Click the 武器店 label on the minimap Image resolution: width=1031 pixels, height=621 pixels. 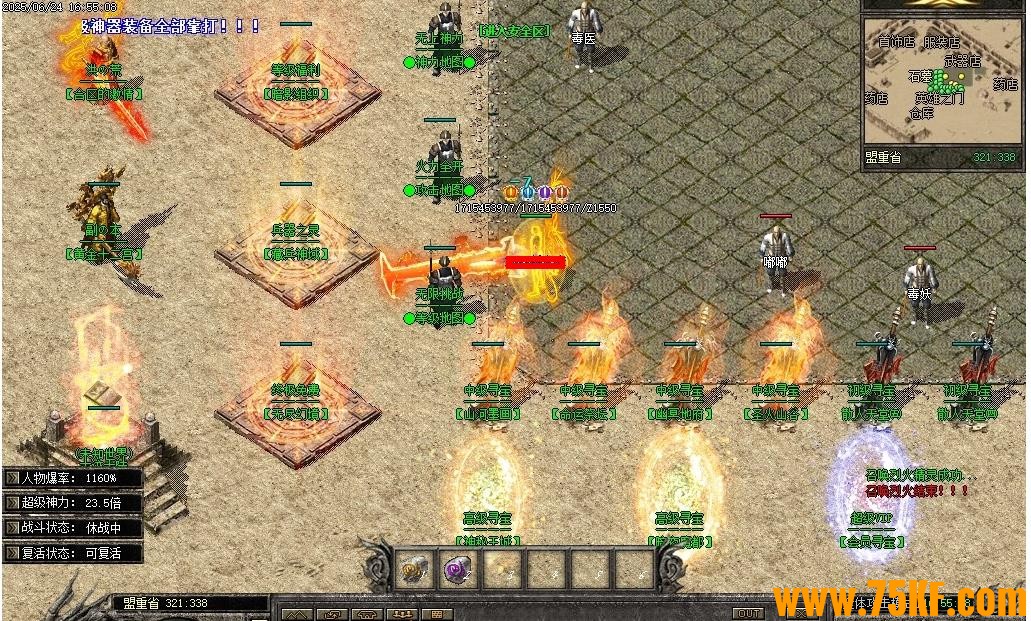962,61
